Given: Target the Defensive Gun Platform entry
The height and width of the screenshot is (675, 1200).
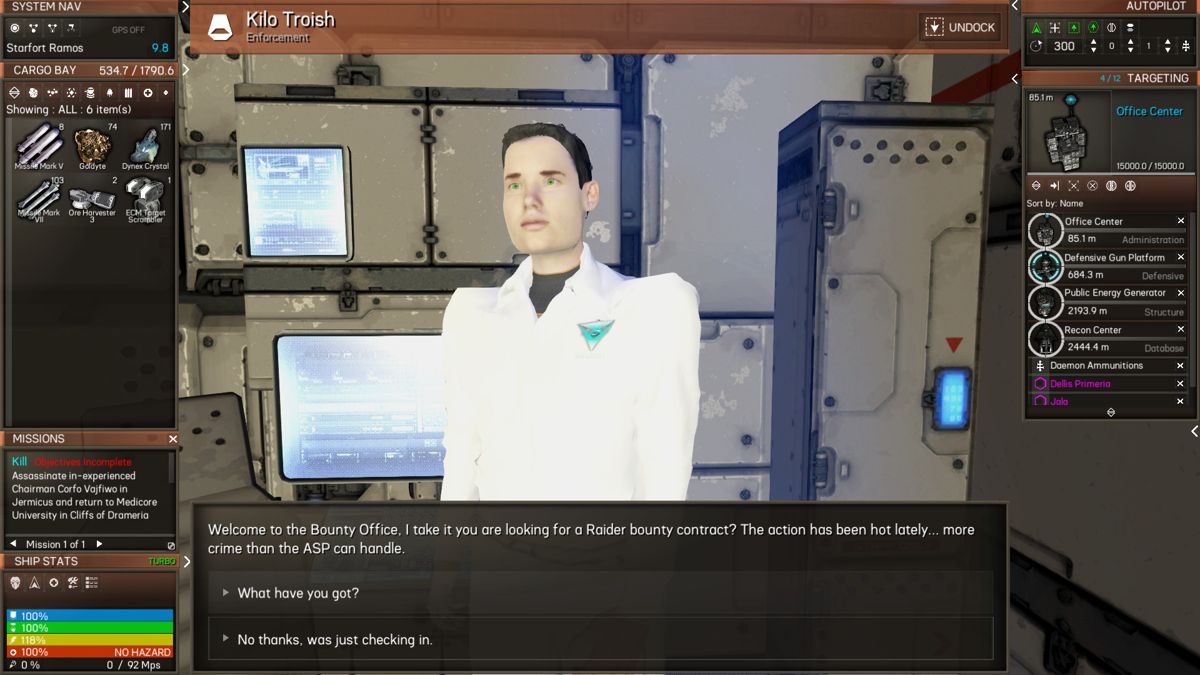Looking at the screenshot, I should click(x=1113, y=258).
